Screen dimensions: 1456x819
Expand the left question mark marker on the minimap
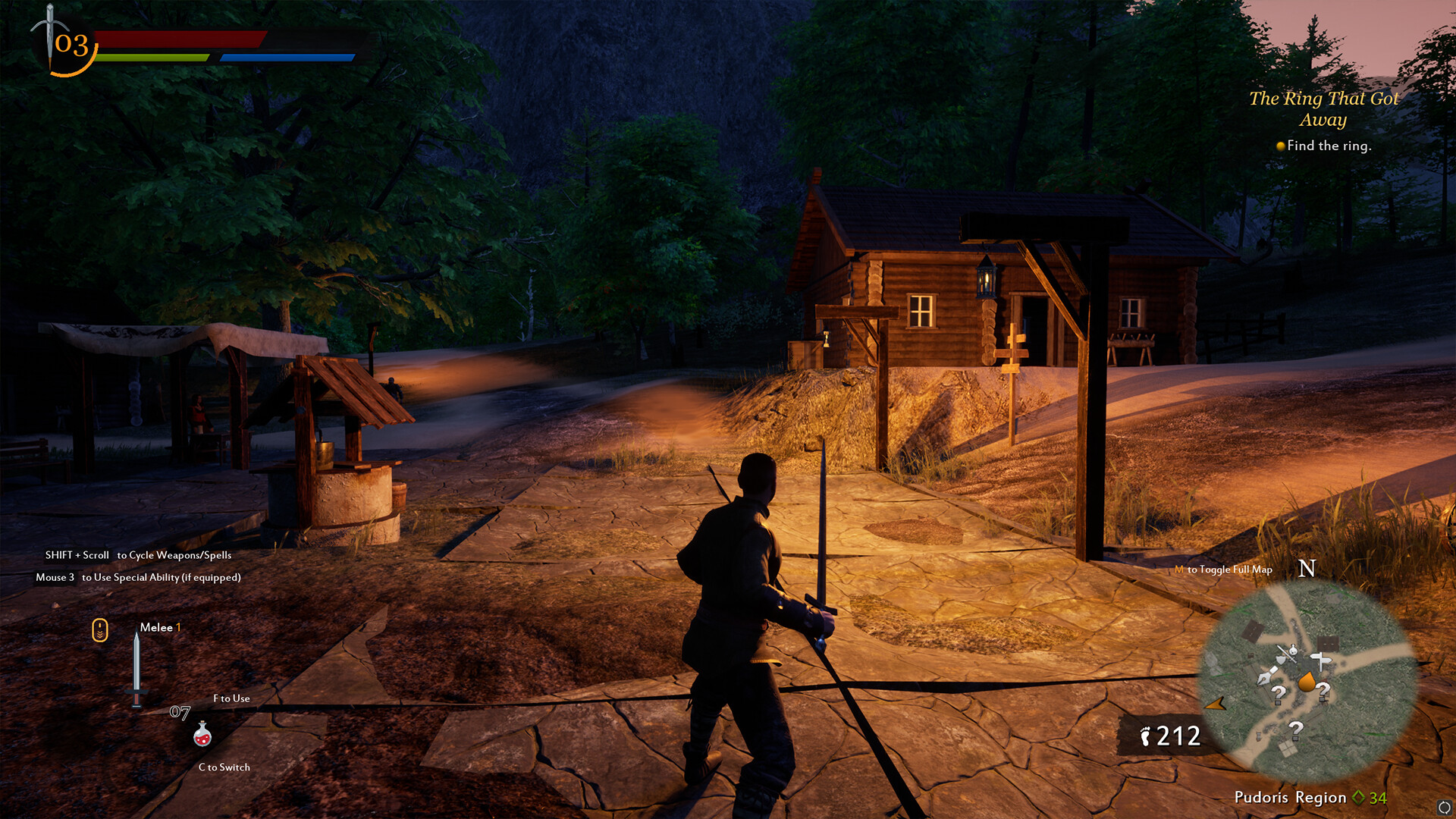click(1279, 692)
